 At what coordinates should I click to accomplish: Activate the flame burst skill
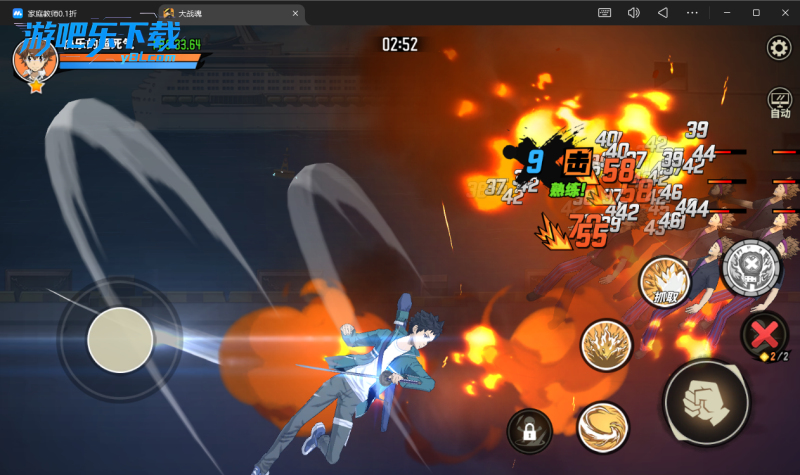605,345
